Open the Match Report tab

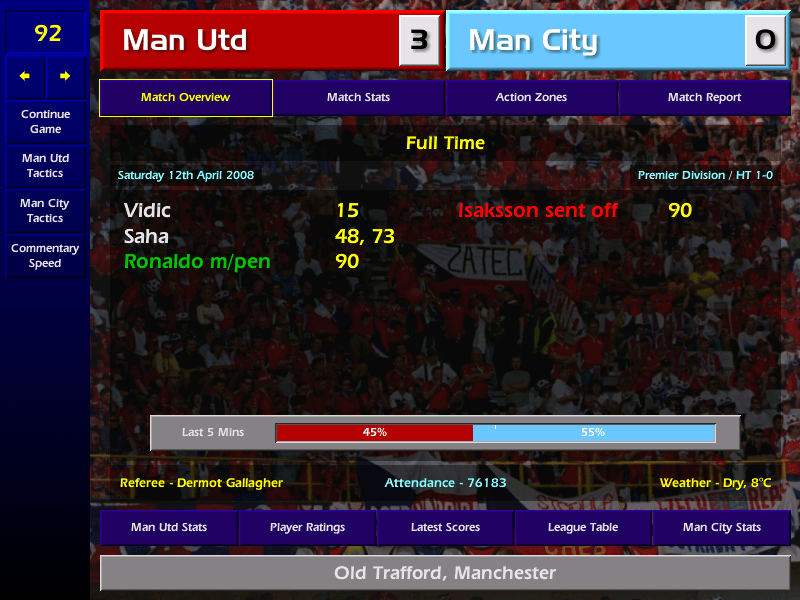pyautogui.click(x=704, y=98)
